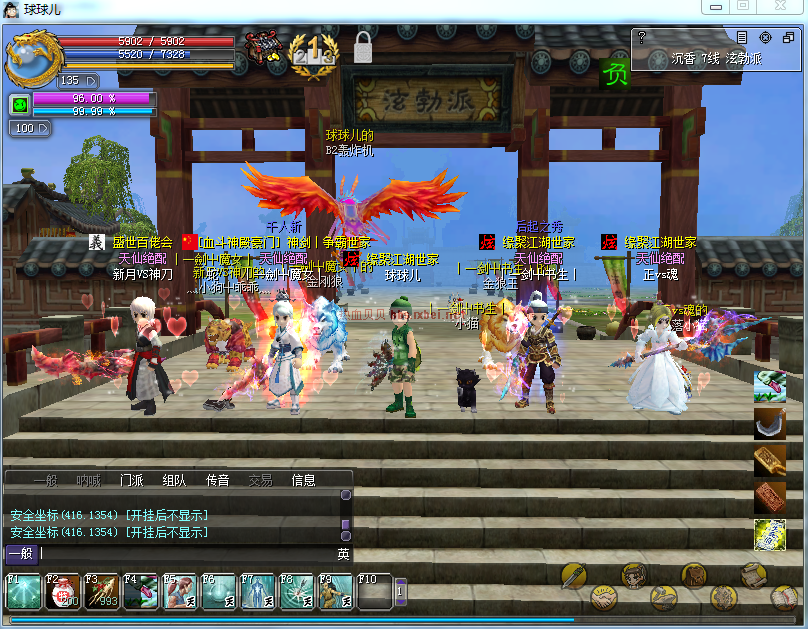This screenshot has height=629, width=808.
Task: Open the character portrait round button
Action: (633, 574)
